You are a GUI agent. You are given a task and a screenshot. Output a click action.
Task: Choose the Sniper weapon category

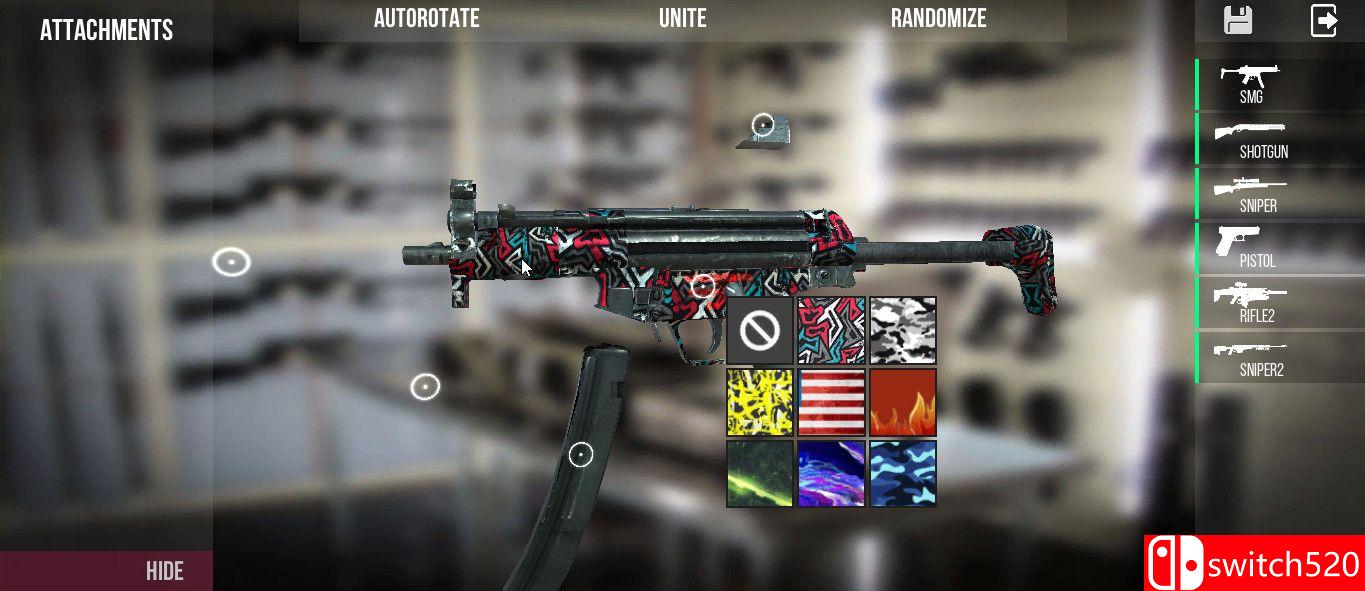click(x=1257, y=193)
